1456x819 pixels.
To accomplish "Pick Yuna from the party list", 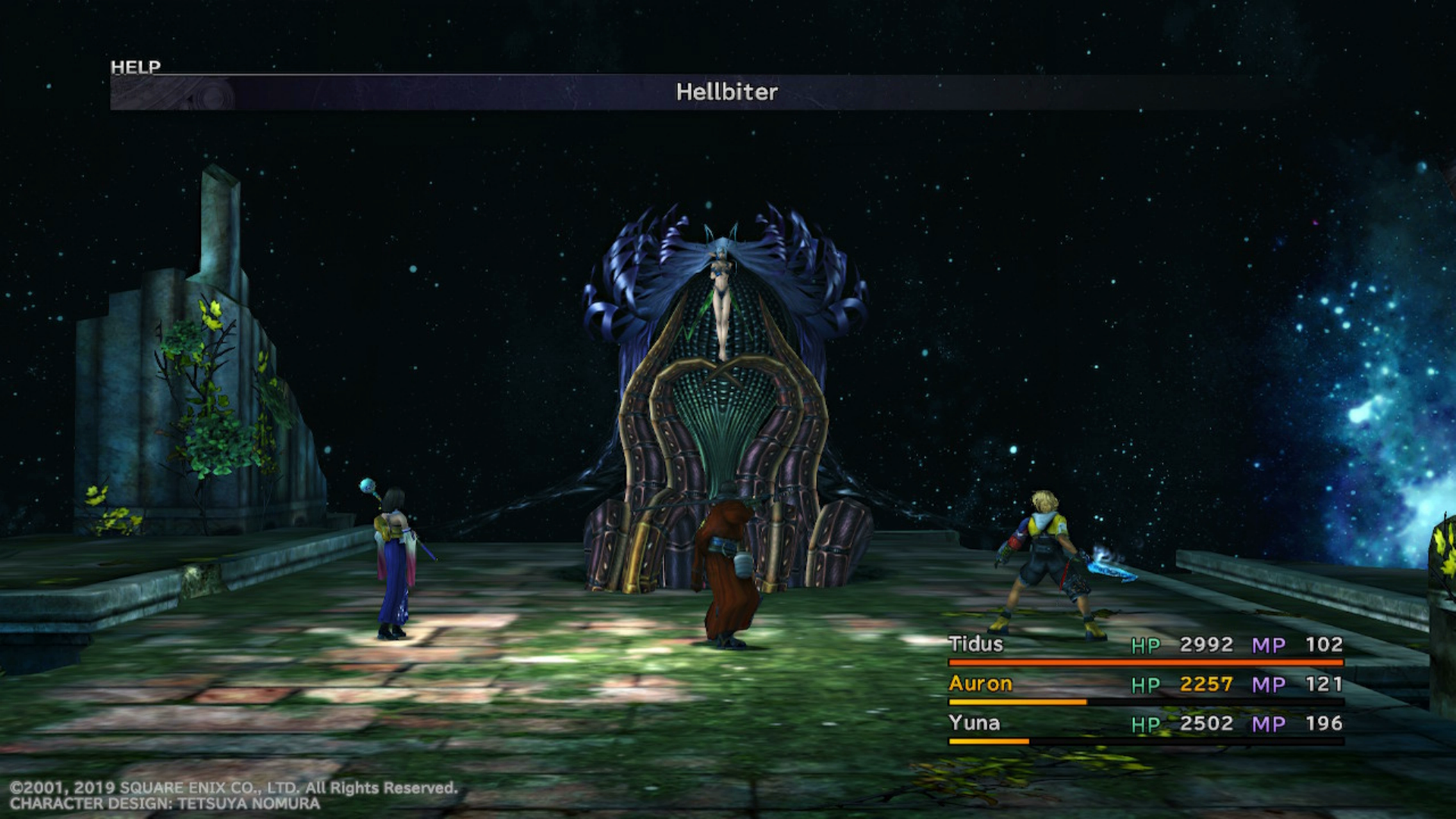I will click(x=974, y=723).
